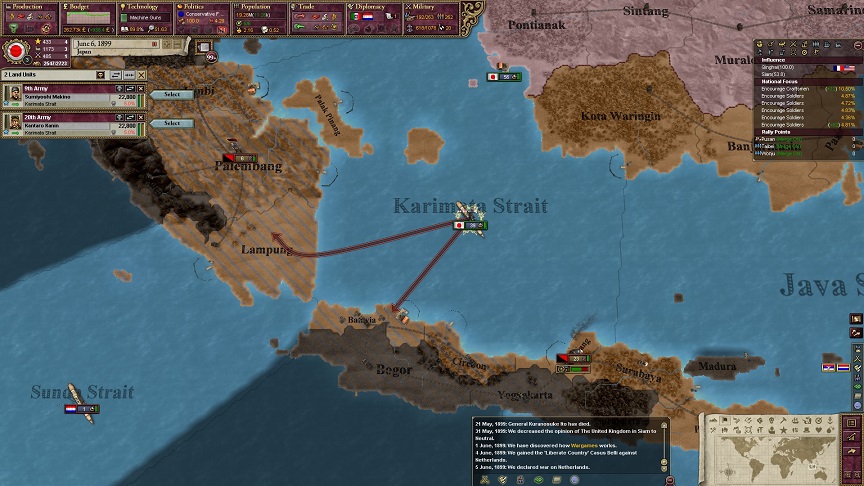864x486 pixels.
Task: Open the Technology tab
Action: tap(145, 6)
